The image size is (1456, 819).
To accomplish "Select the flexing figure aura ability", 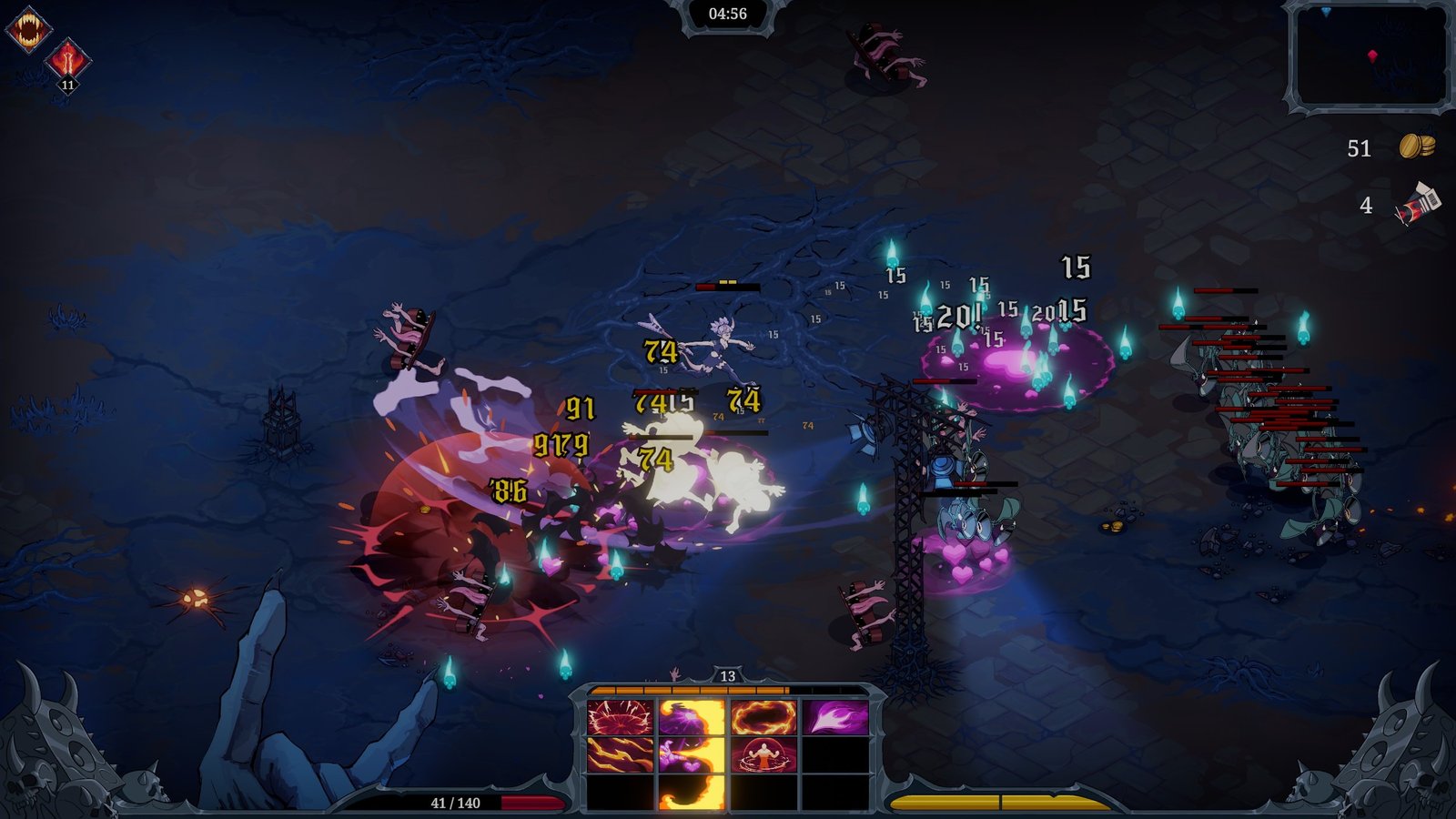I will click(x=763, y=755).
